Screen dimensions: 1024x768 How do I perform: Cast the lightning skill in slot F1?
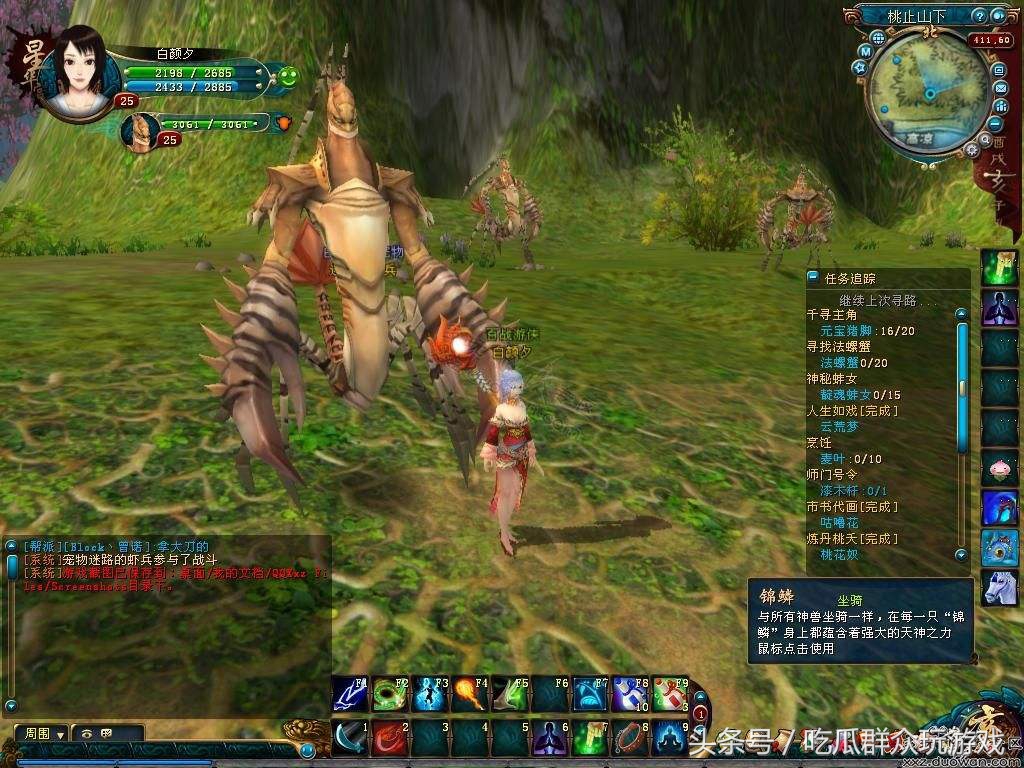point(349,693)
